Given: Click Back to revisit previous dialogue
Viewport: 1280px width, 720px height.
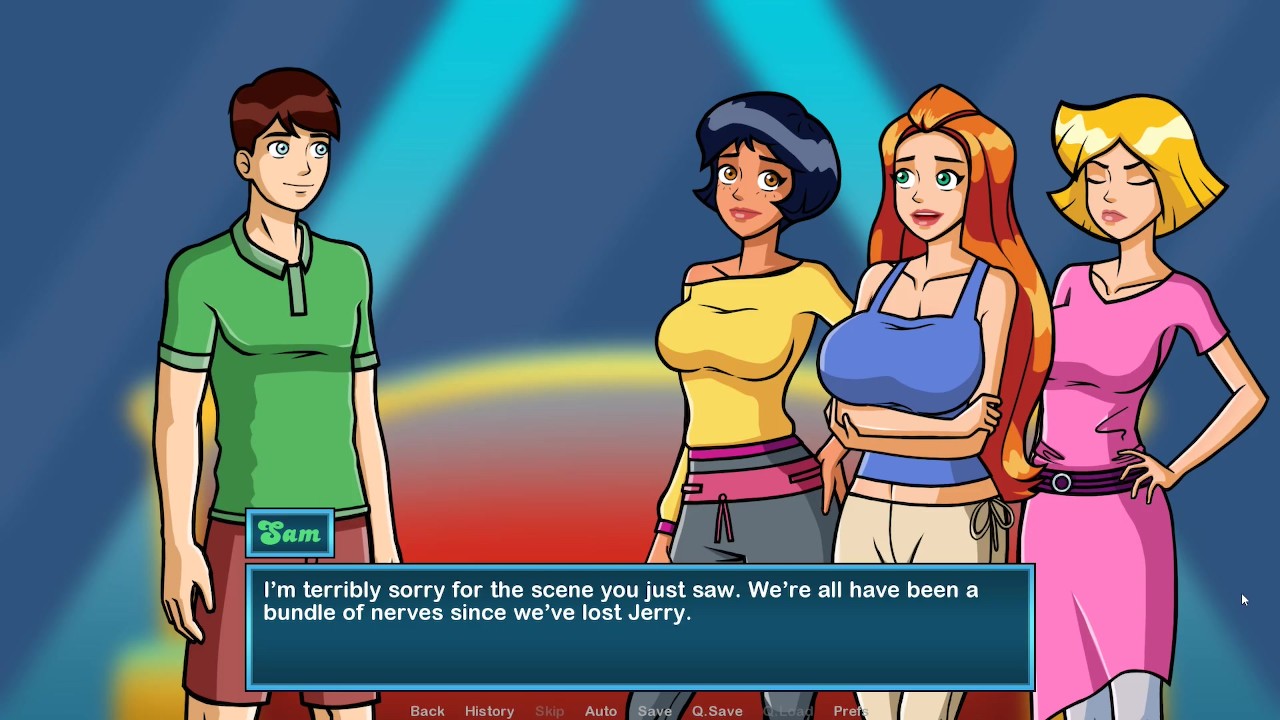Looking at the screenshot, I should click(427, 710).
